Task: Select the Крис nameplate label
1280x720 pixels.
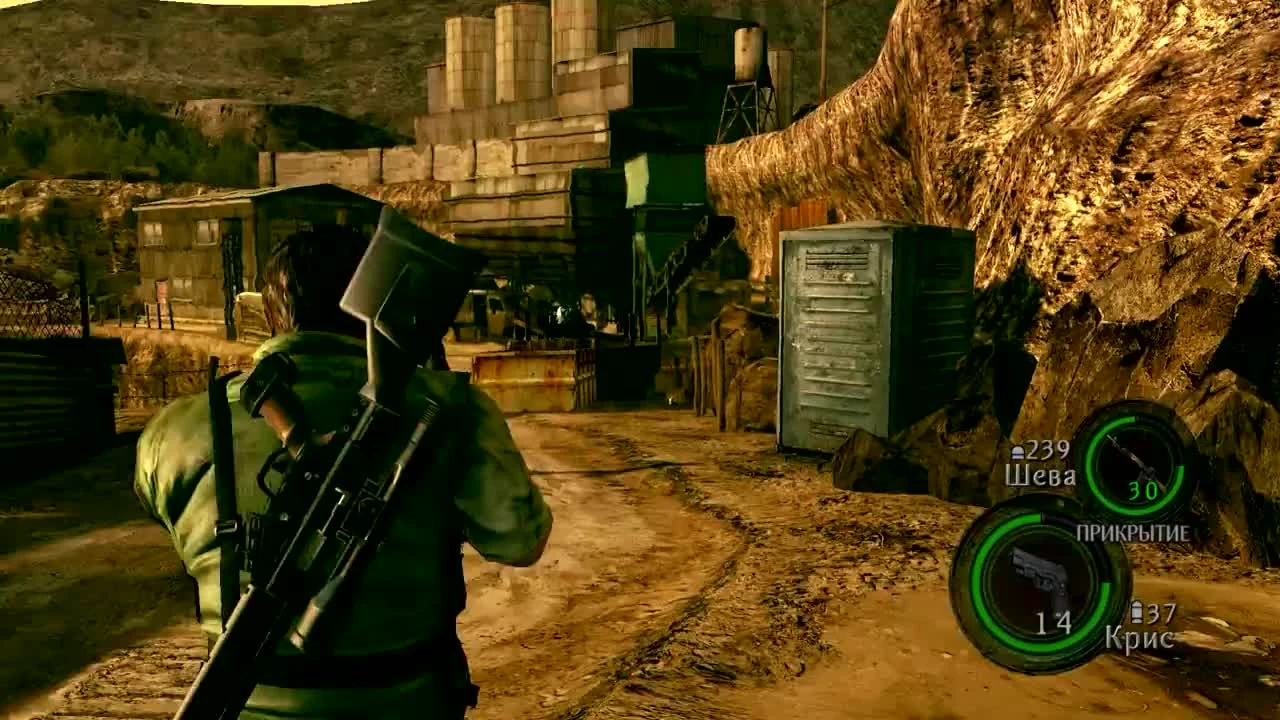Action: 1141,638
